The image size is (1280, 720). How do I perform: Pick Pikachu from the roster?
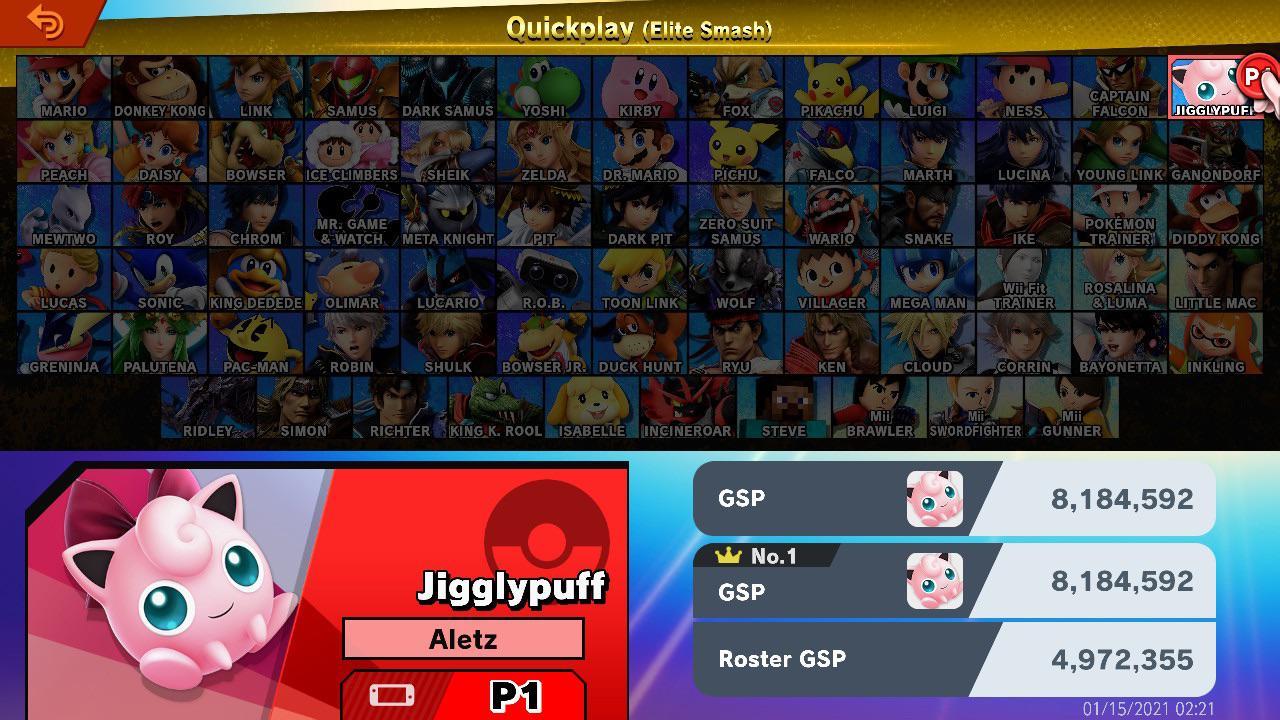(833, 85)
